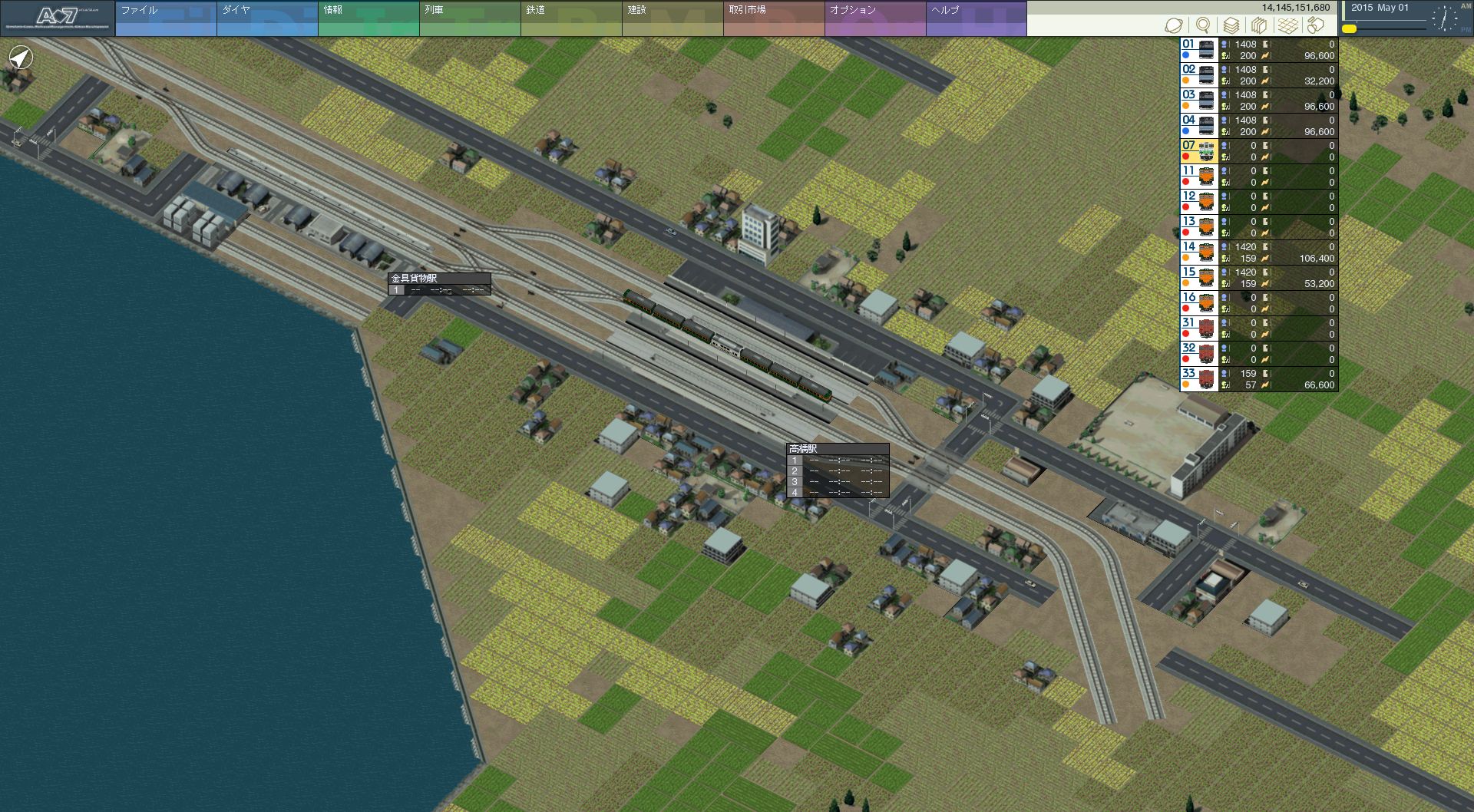Open the 取引市場 (Trading Market) menu
This screenshot has width=1474, height=812.
(773, 18)
